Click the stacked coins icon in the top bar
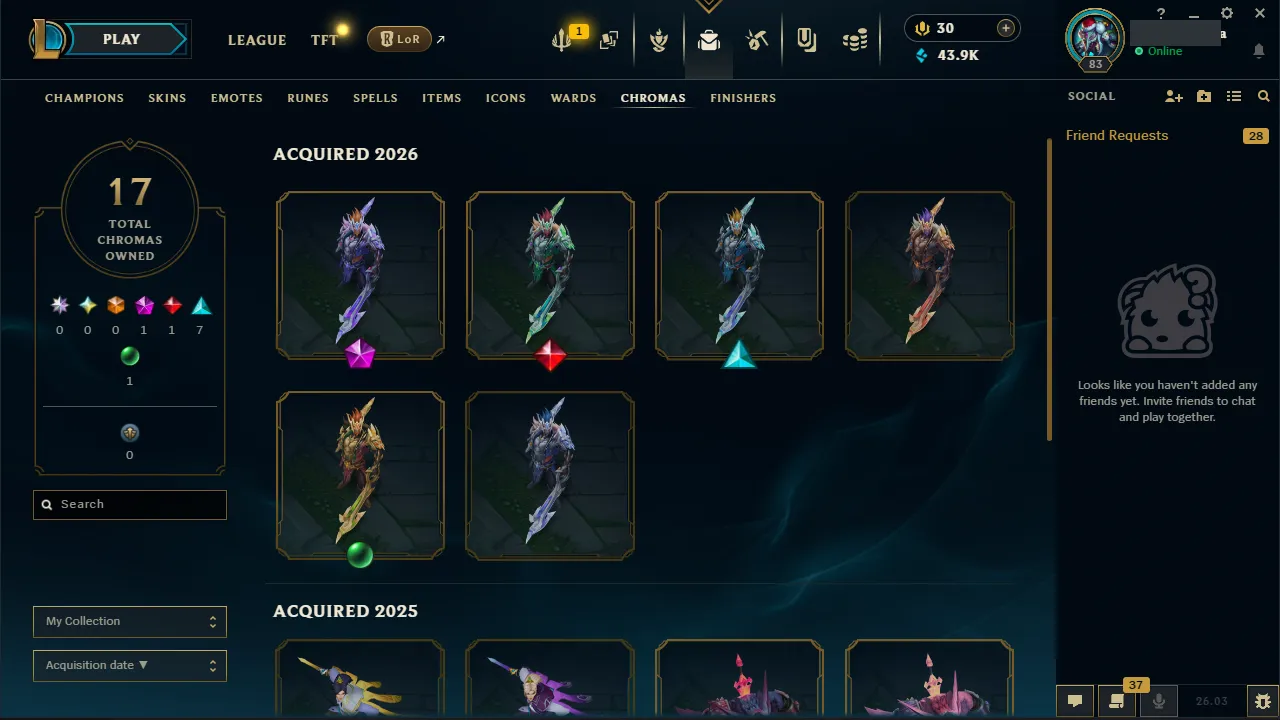Viewport: 1280px width, 720px height. pos(855,40)
